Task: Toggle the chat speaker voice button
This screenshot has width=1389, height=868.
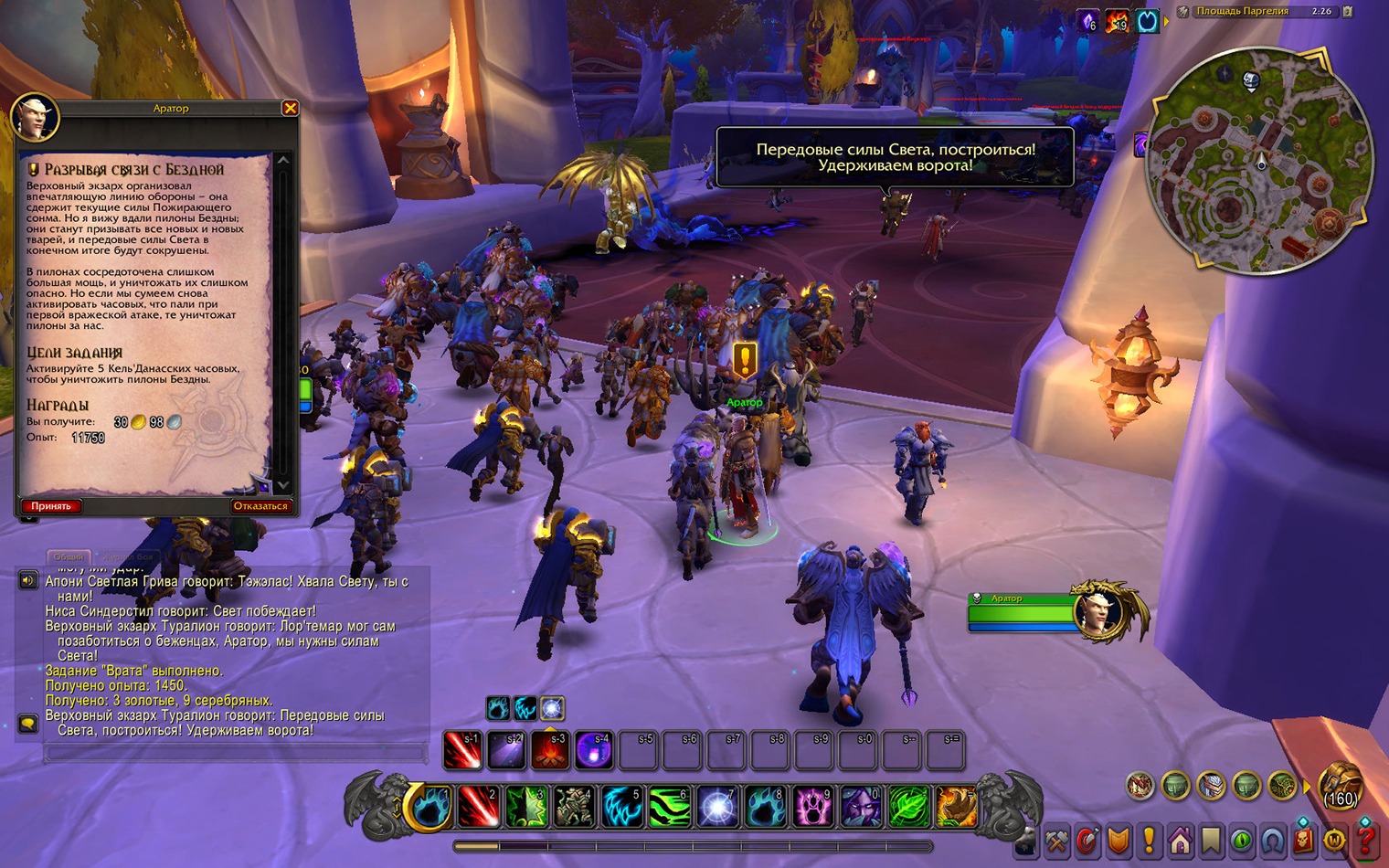Action: (x=28, y=580)
